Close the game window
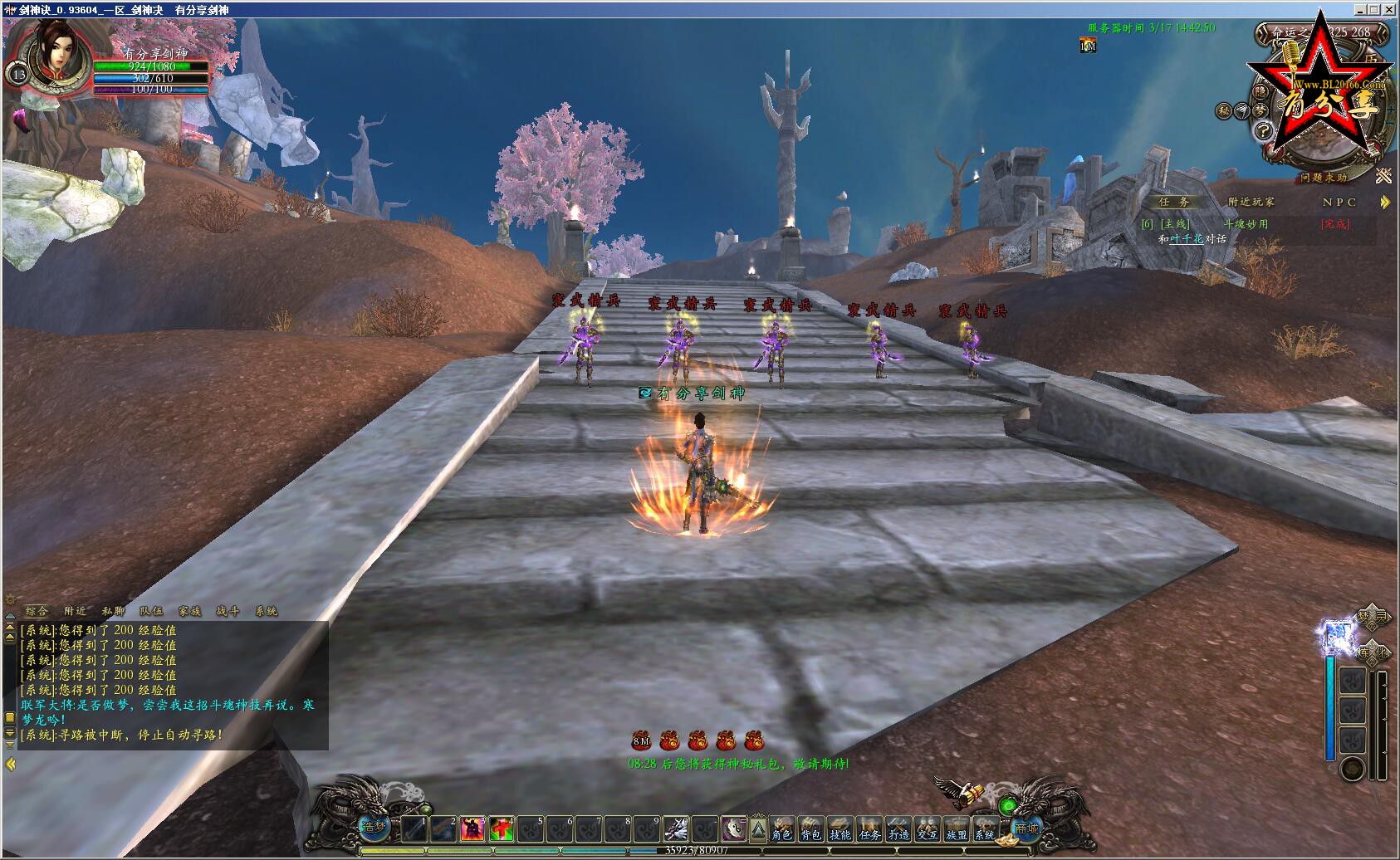Viewport: 1400px width, 860px height. coord(1389,10)
